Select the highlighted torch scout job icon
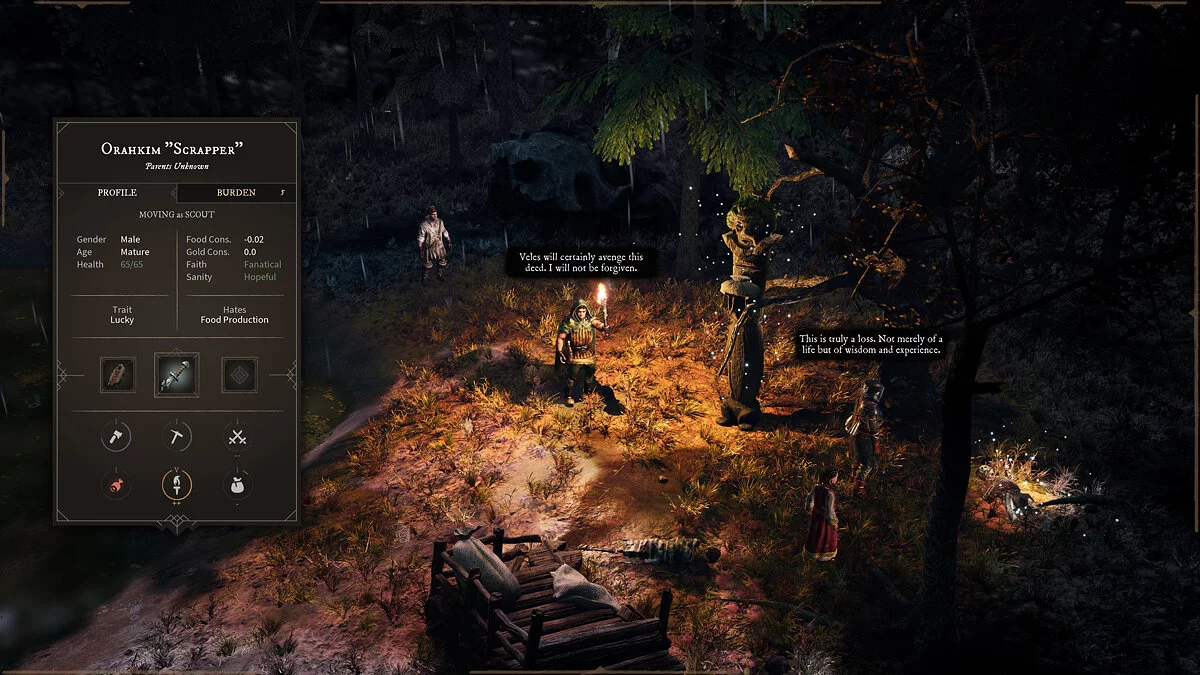 tap(177, 485)
